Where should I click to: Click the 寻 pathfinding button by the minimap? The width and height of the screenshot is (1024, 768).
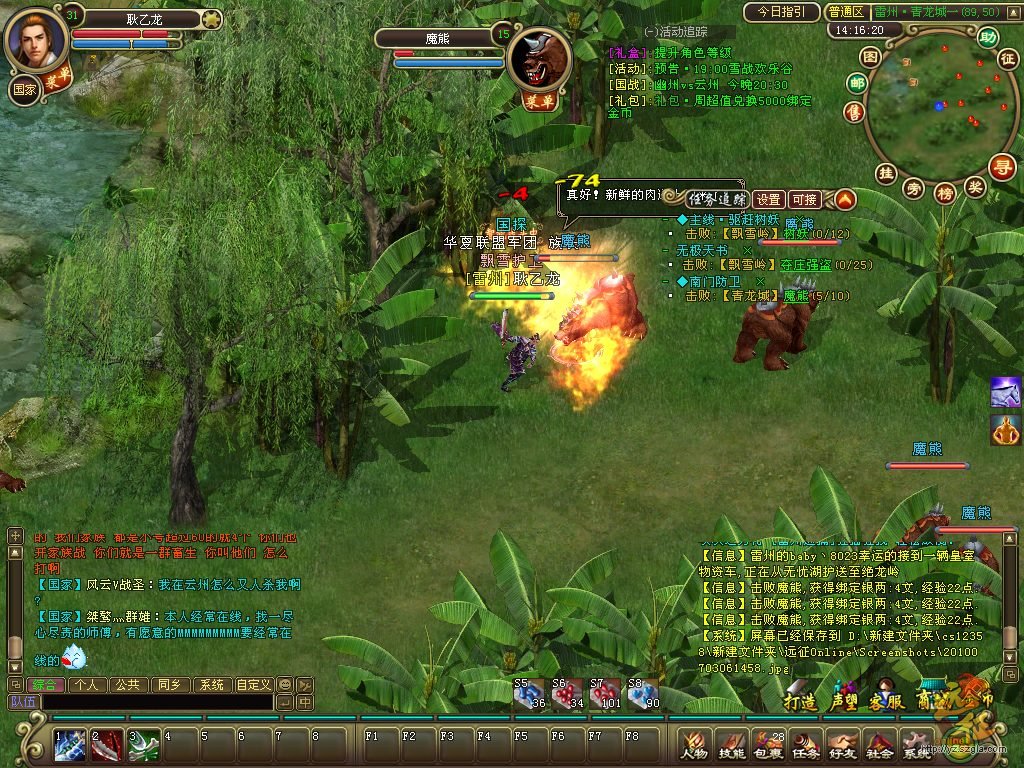pyautogui.click(x=1003, y=165)
